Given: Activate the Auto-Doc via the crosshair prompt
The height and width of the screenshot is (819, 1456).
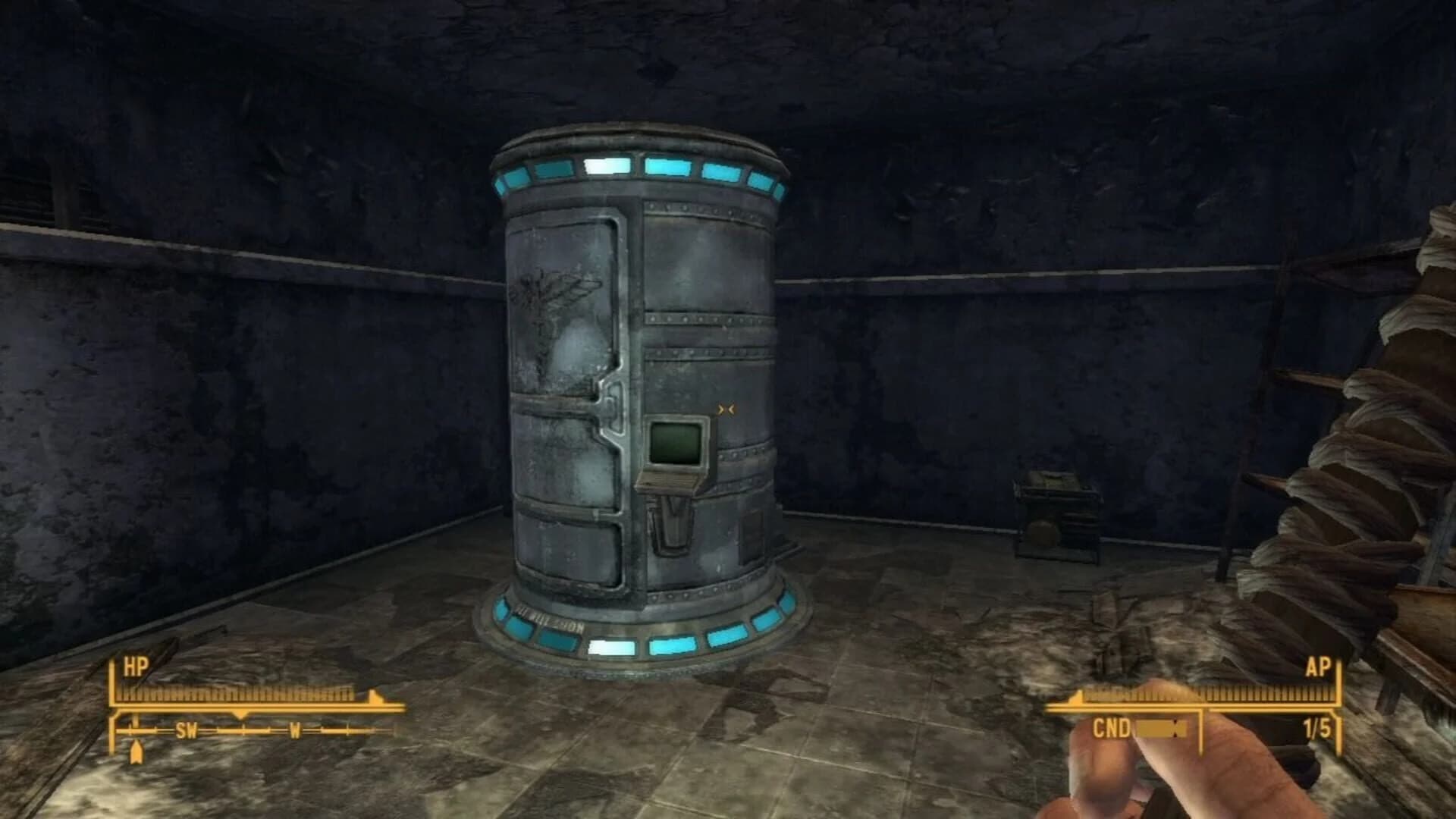Looking at the screenshot, I should pyautogui.click(x=725, y=409).
